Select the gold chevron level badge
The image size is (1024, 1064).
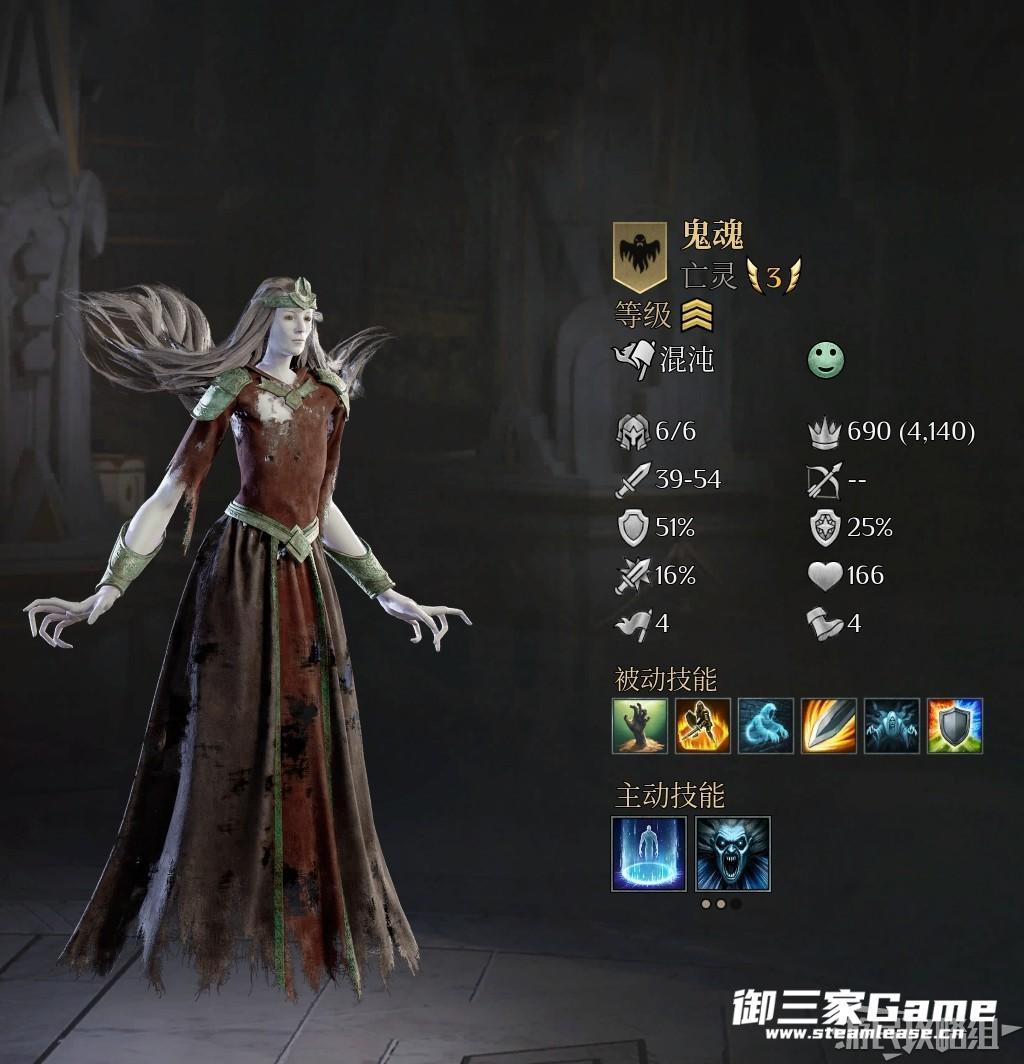click(697, 317)
